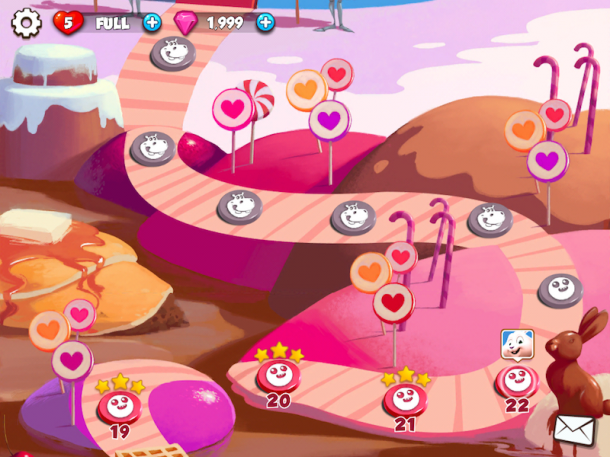Open the settings gear menu
Screen dimensions: 610x457
coord(27,22)
